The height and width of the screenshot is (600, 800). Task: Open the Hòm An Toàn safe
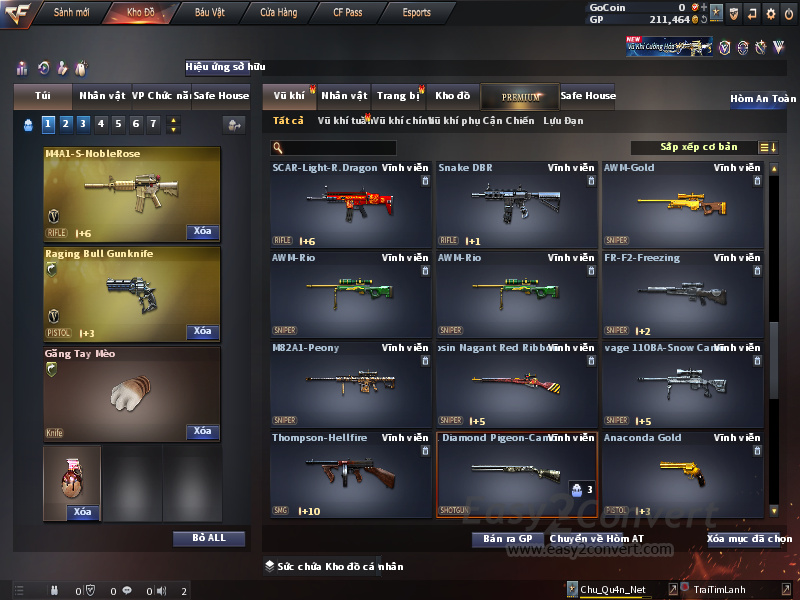pyautogui.click(x=763, y=99)
